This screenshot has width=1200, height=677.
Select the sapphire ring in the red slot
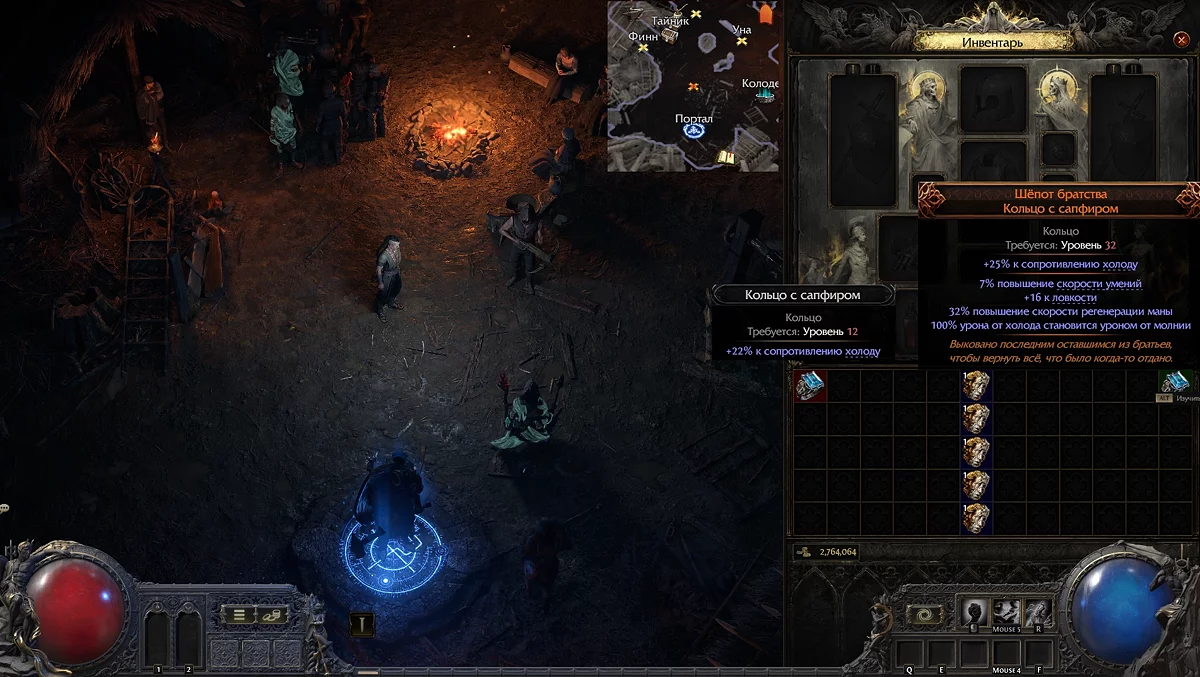(x=809, y=386)
